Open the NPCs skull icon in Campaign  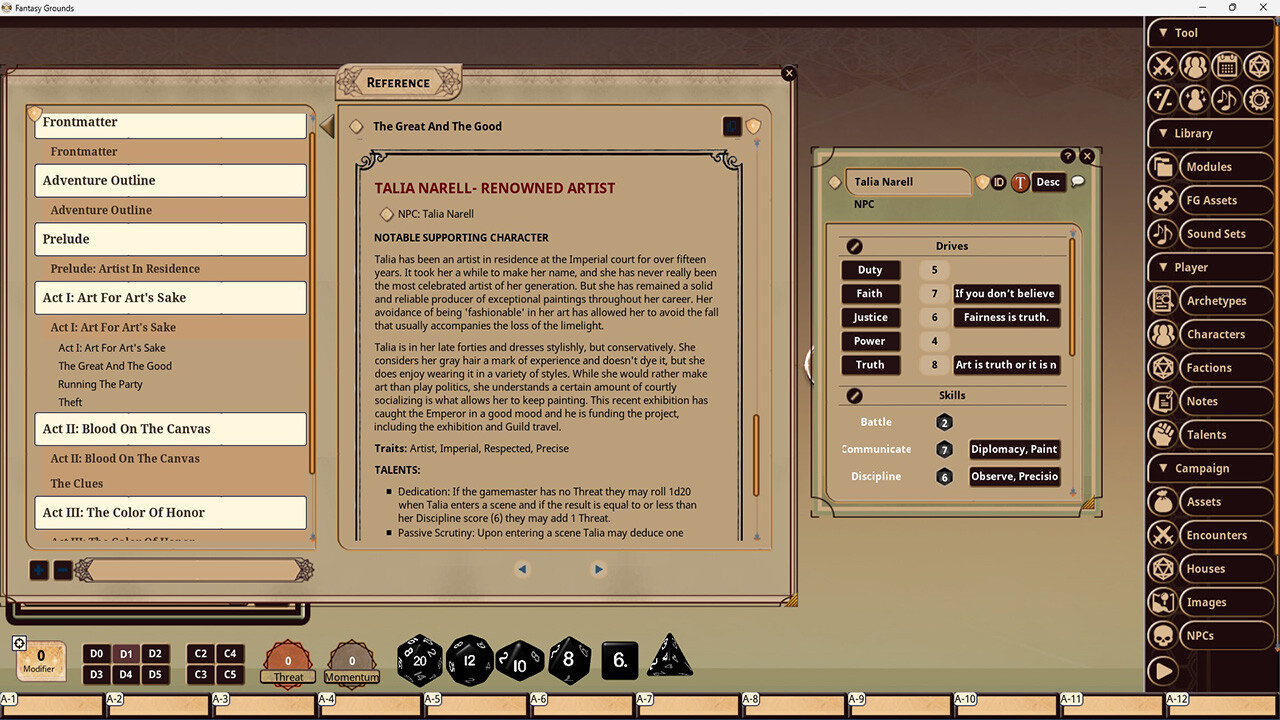click(1162, 635)
